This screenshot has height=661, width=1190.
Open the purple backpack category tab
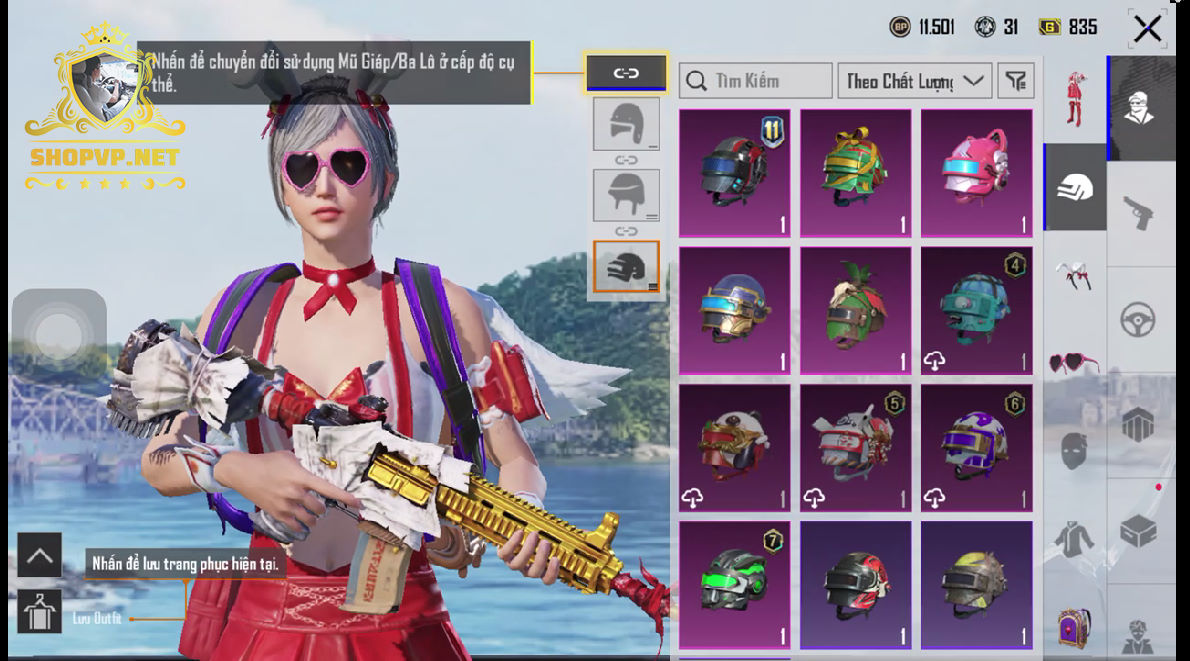(x=1075, y=625)
